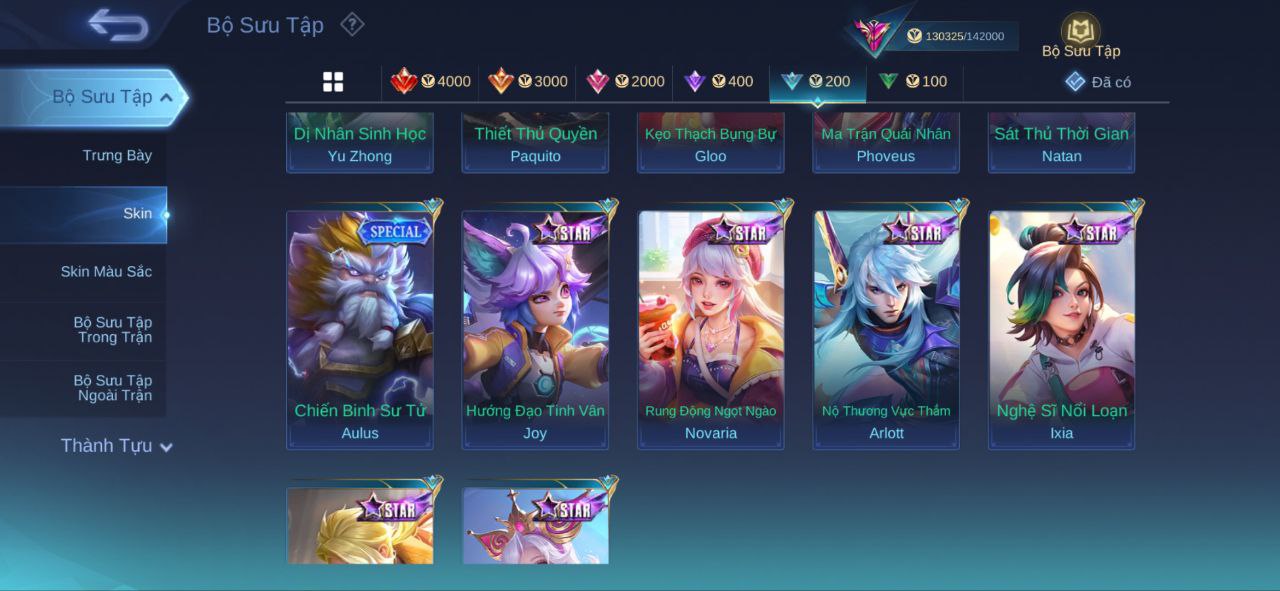
Task: Select Joy's Hướng Đạo Tinh Vân skin card
Action: pyautogui.click(x=535, y=328)
